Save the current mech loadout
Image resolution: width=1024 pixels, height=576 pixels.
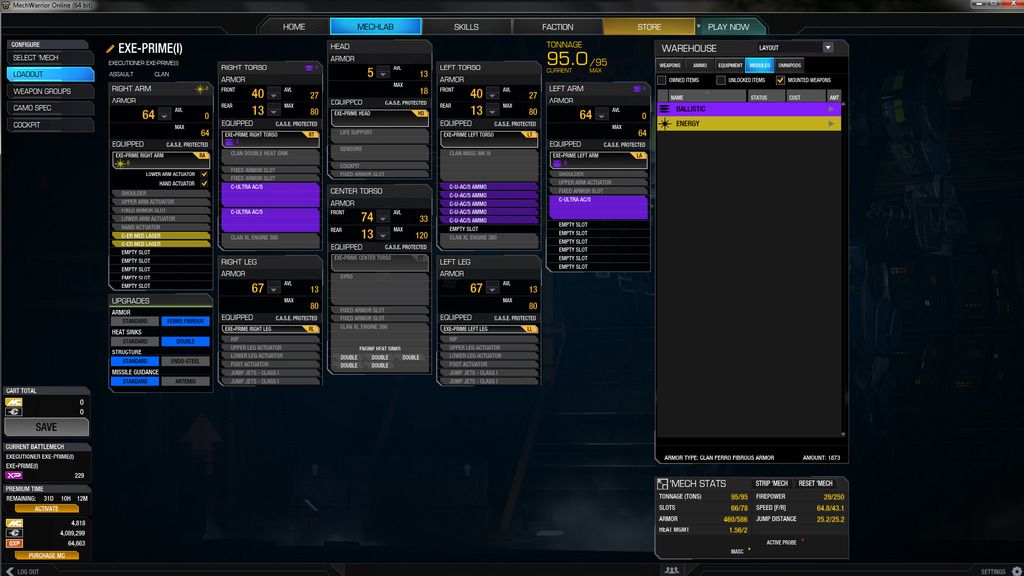(46, 427)
